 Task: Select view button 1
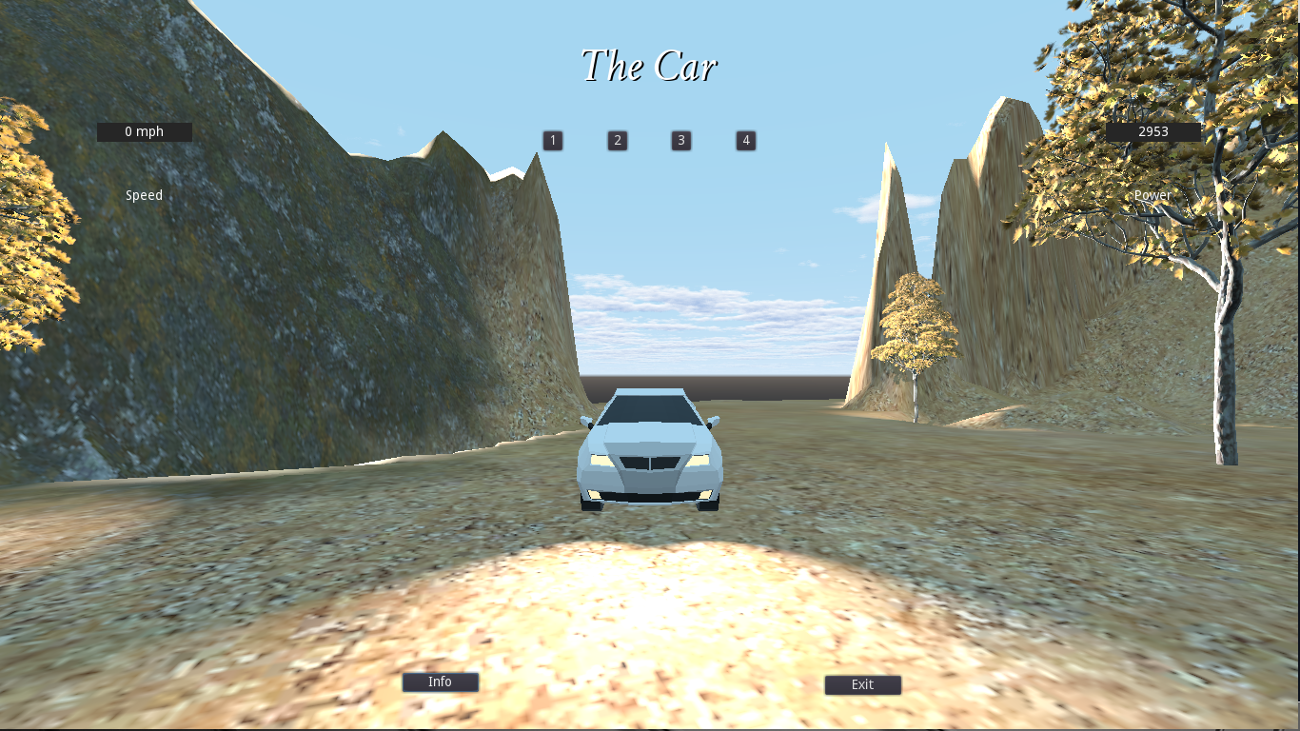coord(552,140)
